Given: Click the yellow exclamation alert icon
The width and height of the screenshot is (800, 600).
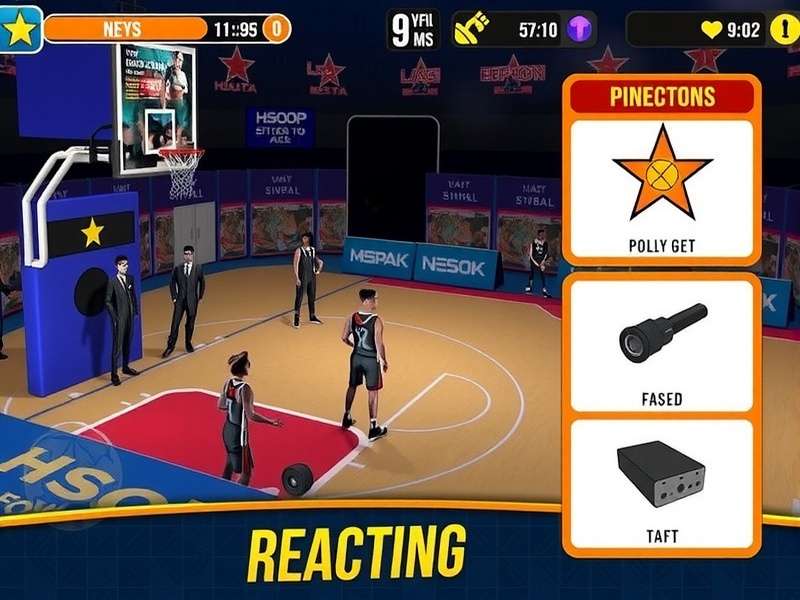Looking at the screenshot, I should point(781,30).
